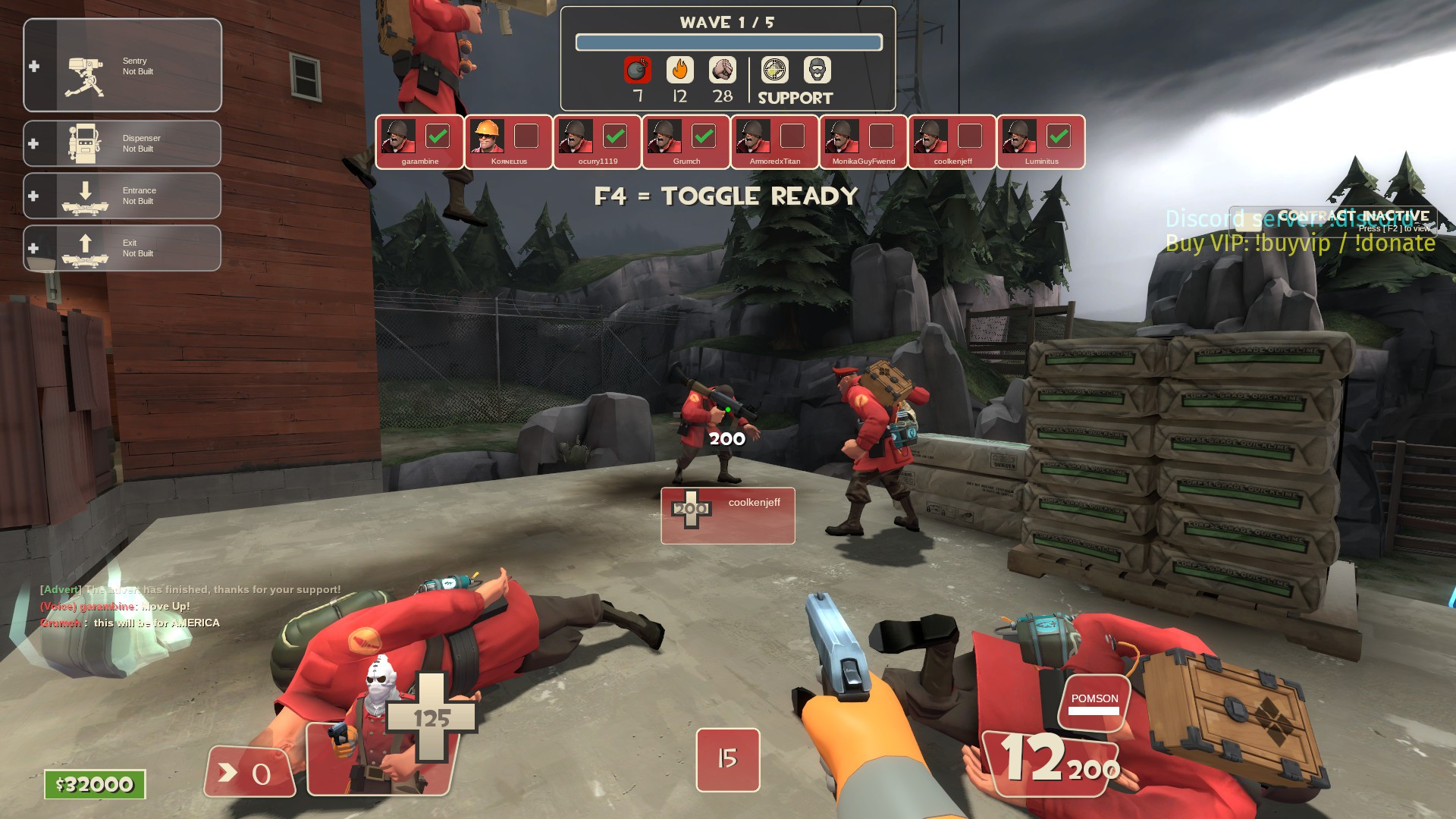Select the bomb carrier enemy icon
Screen dimensions: 1456x819
pos(638,70)
